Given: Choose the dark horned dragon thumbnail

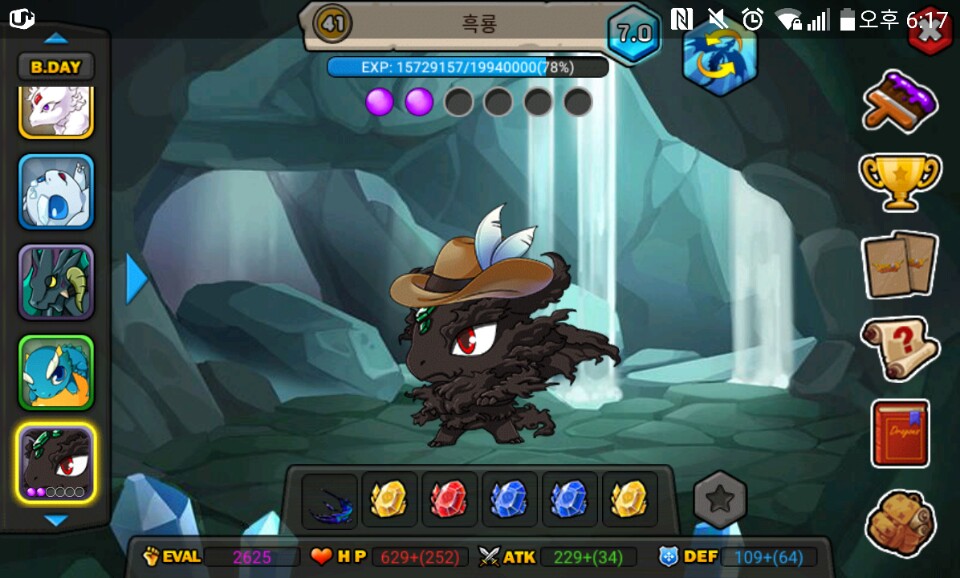Looking at the screenshot, I should coord(56,282).
